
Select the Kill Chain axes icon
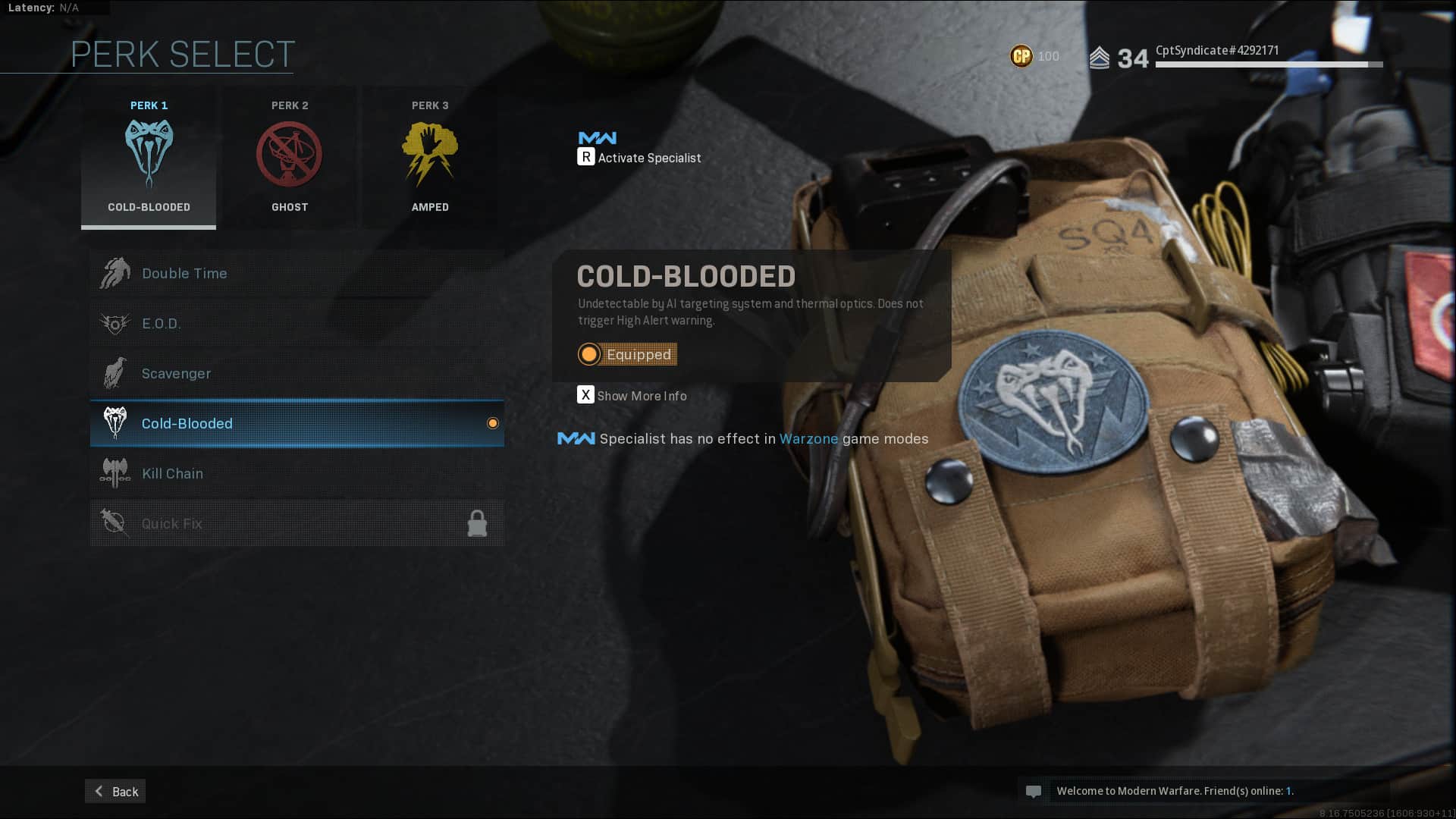click(115, 472)
